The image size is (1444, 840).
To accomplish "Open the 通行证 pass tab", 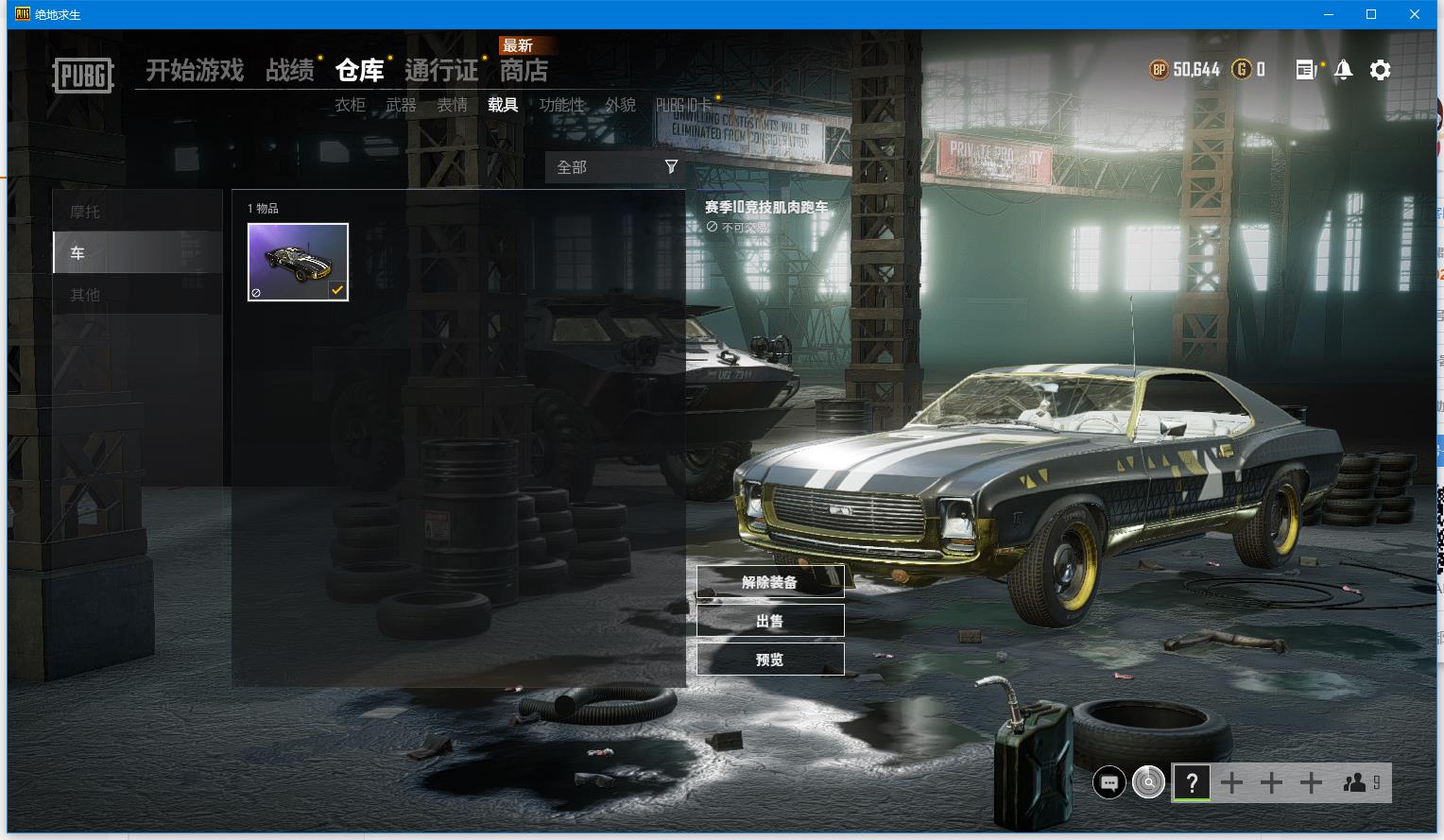I will [x=441, y=71].
